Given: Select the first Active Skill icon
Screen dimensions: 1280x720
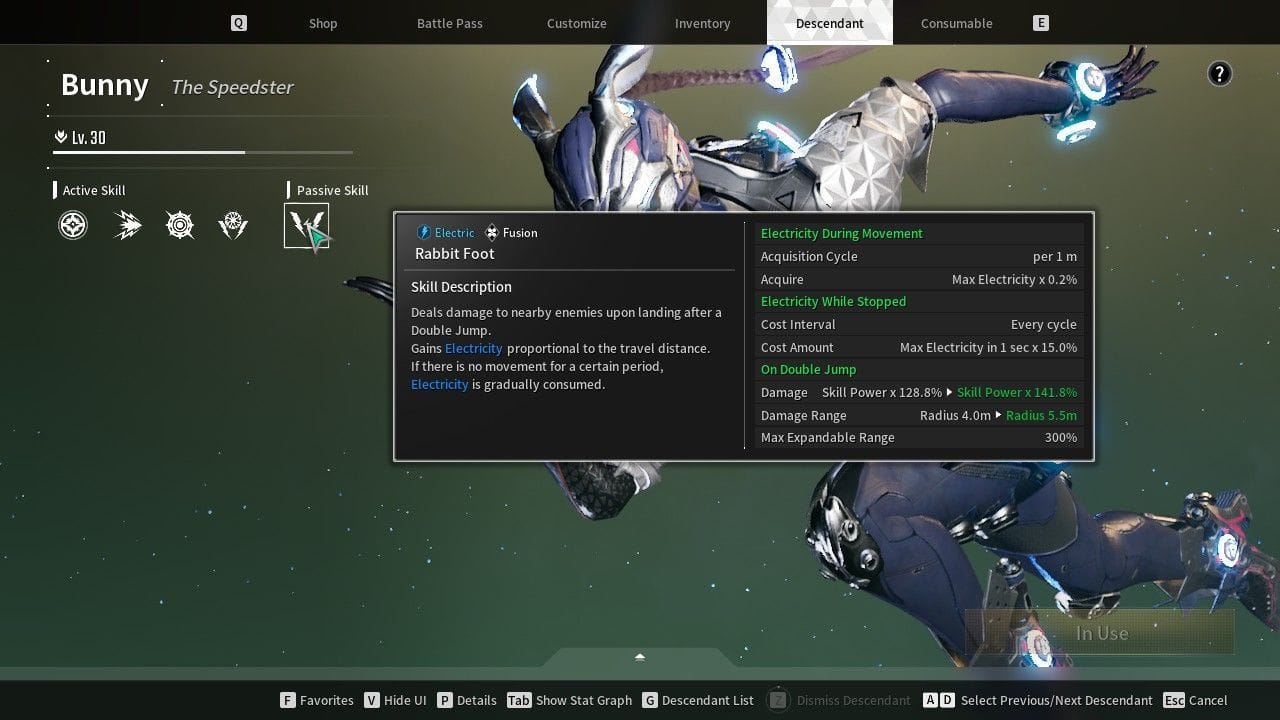Looking at the screenshot, I should coord(72,225).
